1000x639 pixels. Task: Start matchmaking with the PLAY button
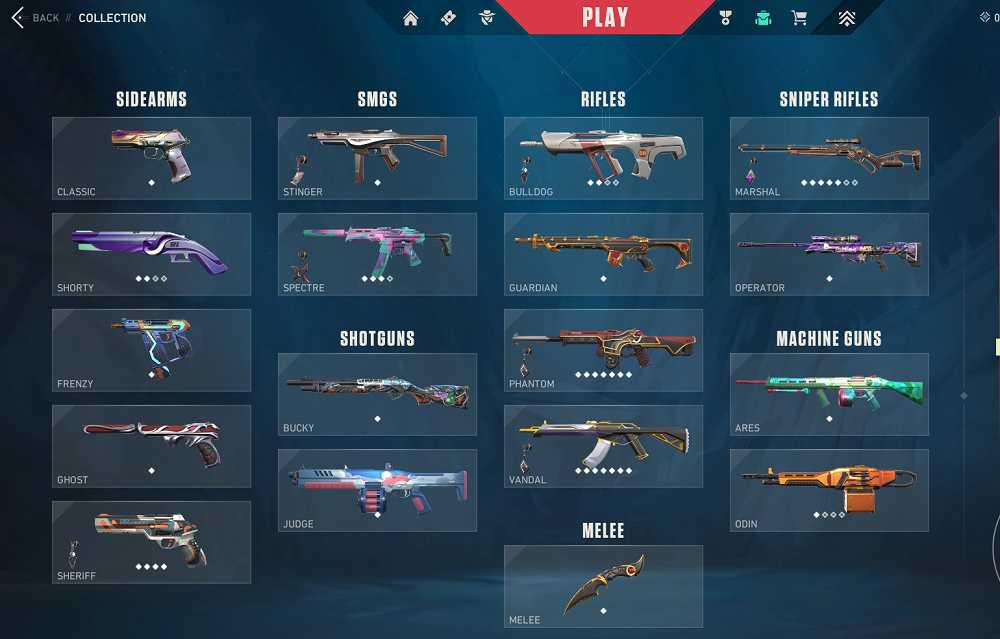coord(605,17)
